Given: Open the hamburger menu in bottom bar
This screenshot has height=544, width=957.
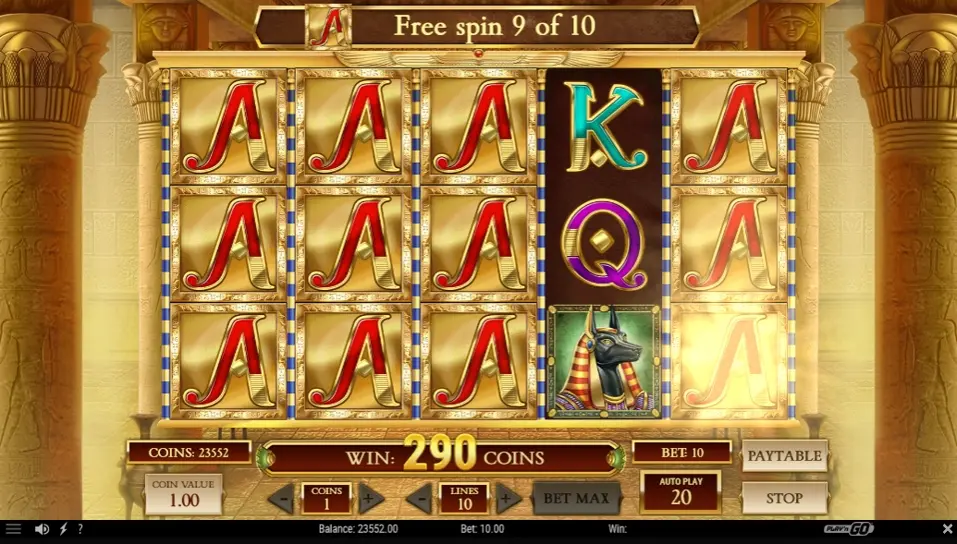Looking at the screenshot, I should pos(13,529).
